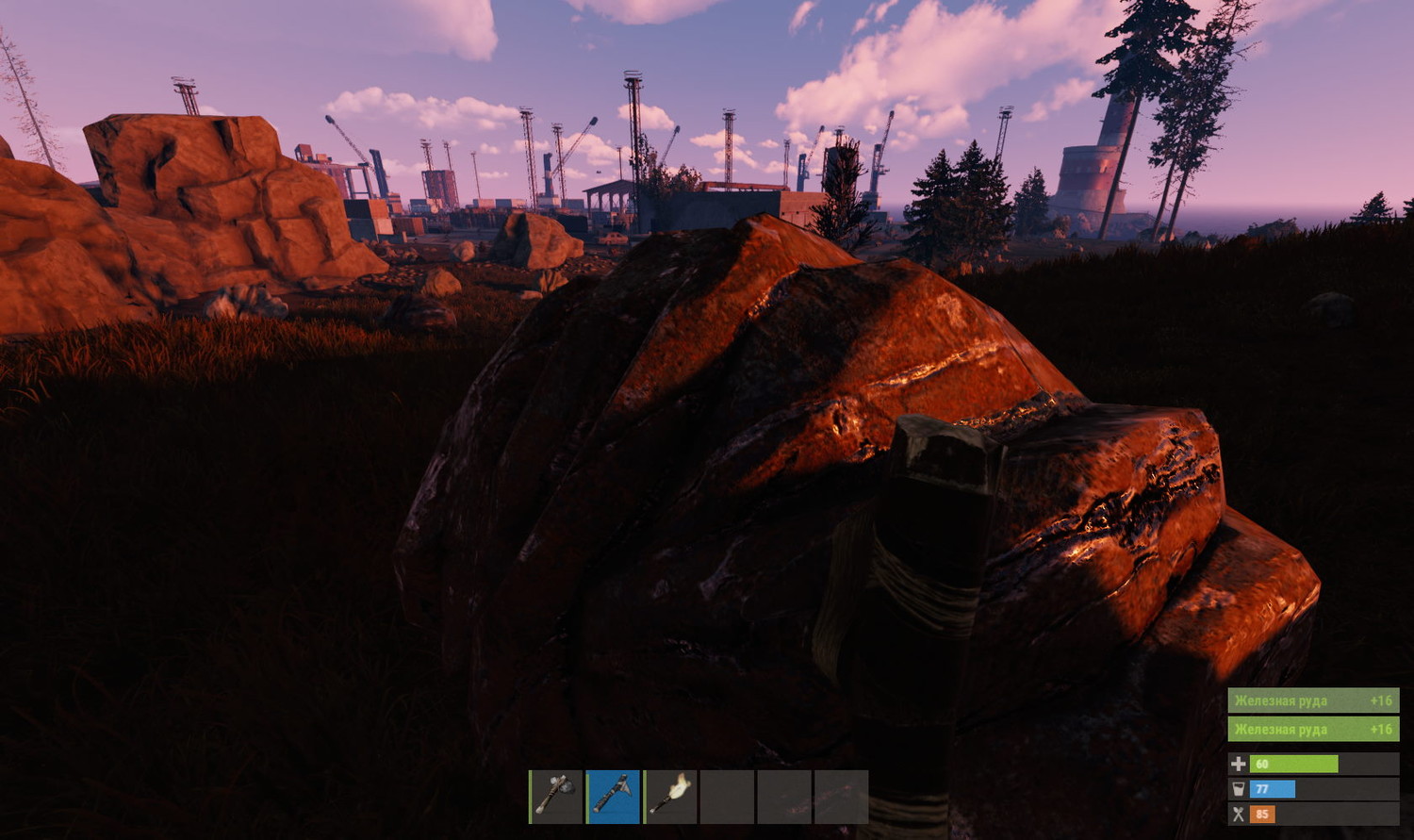This screenshot has width=1414, height=840.
Task: Equip the torch from the hotbar
Action: (x=670, y=797)
